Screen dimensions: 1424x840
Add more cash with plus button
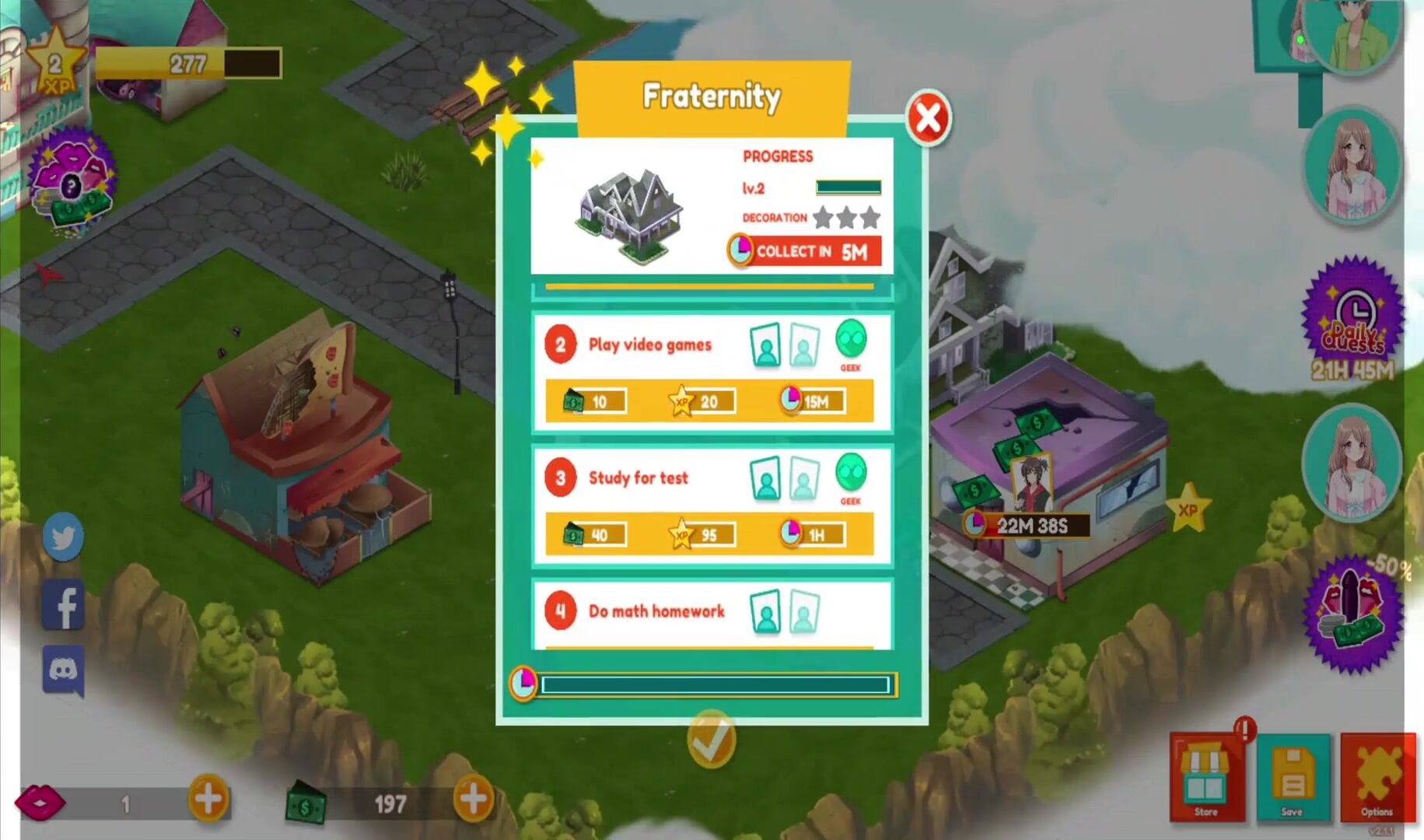coord(474,799)
